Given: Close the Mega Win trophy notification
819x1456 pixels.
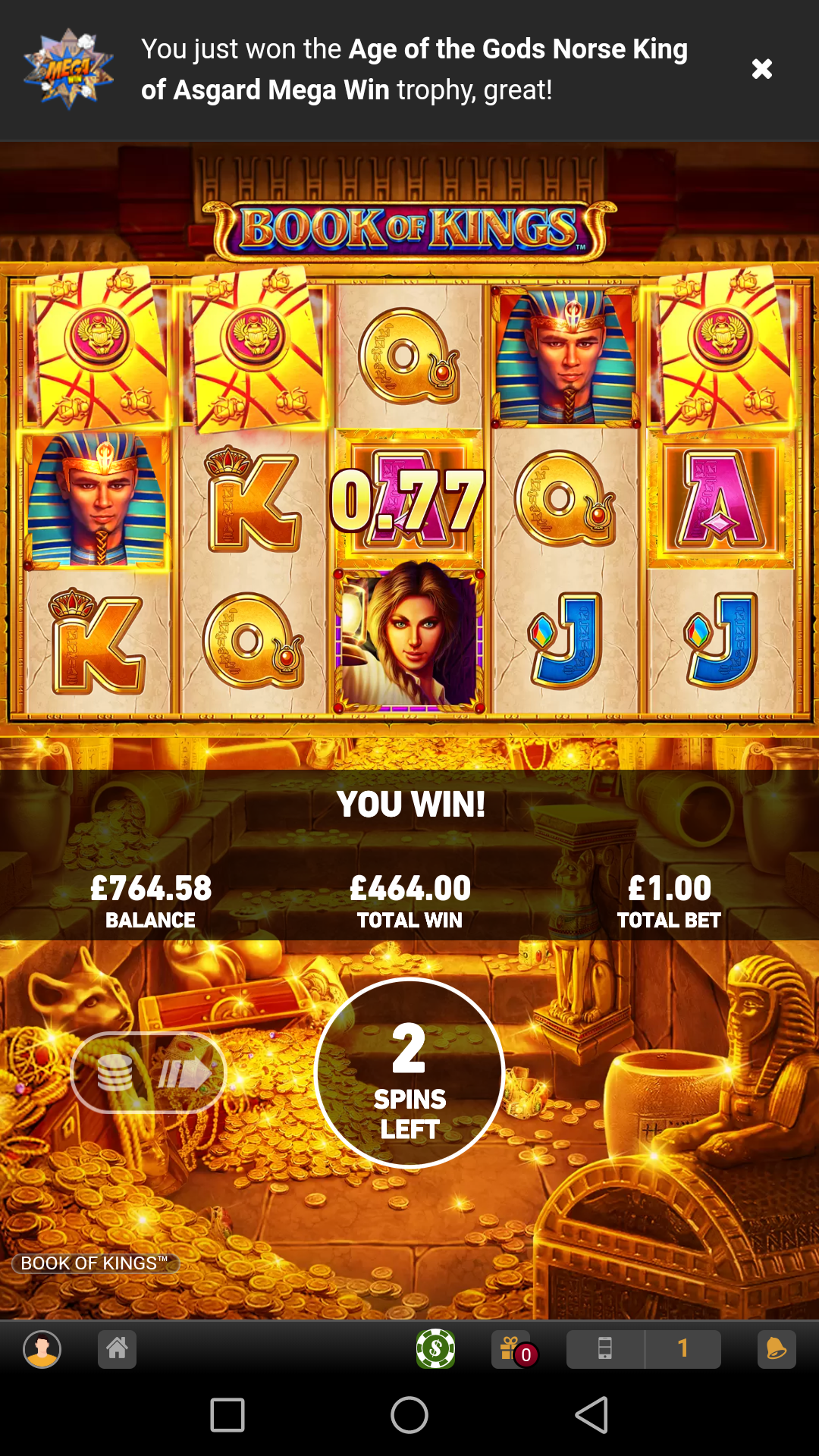Looking at the screenshot, I should (x=761, y=69).
